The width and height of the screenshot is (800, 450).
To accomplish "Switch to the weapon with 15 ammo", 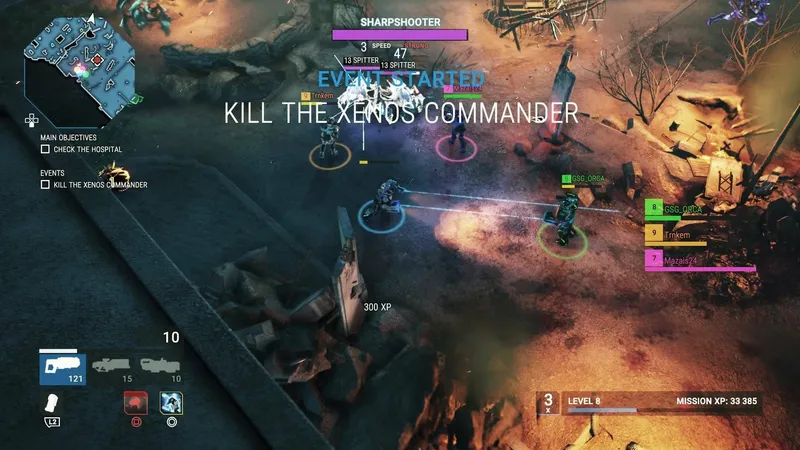I will point(112,366).
